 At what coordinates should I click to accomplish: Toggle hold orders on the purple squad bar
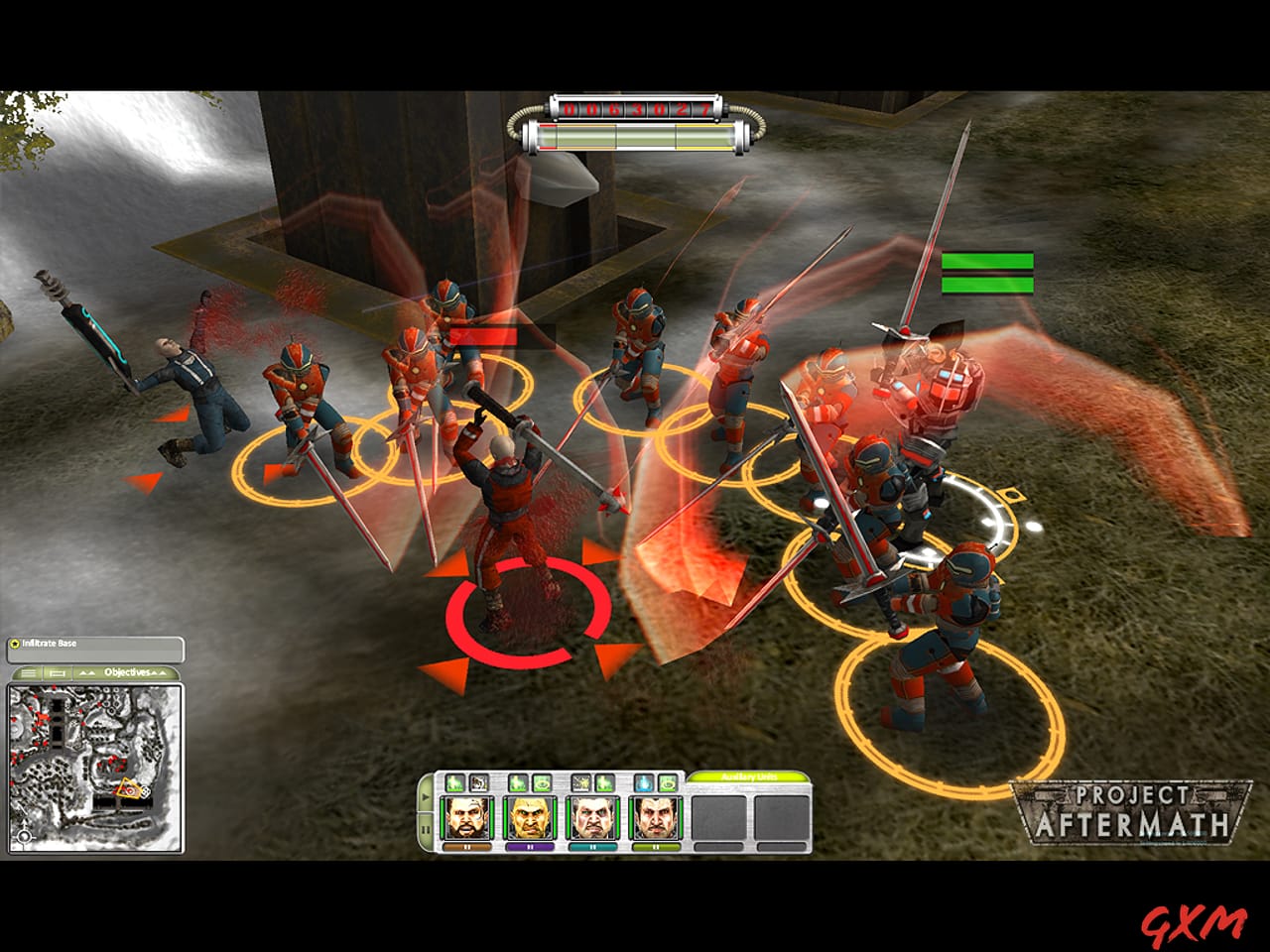click(x=531, y=847)
